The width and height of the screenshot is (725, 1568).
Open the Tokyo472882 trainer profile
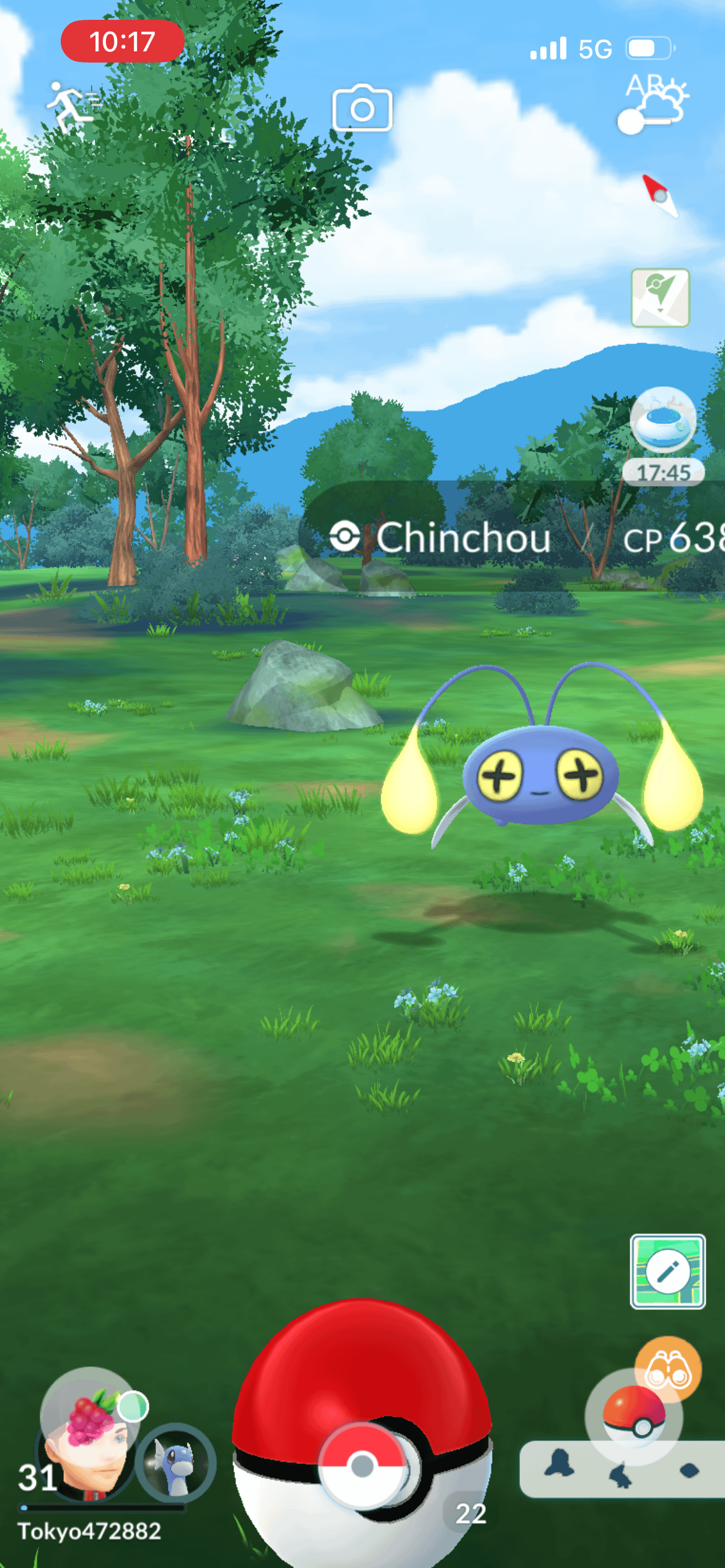coord(89,1530)
